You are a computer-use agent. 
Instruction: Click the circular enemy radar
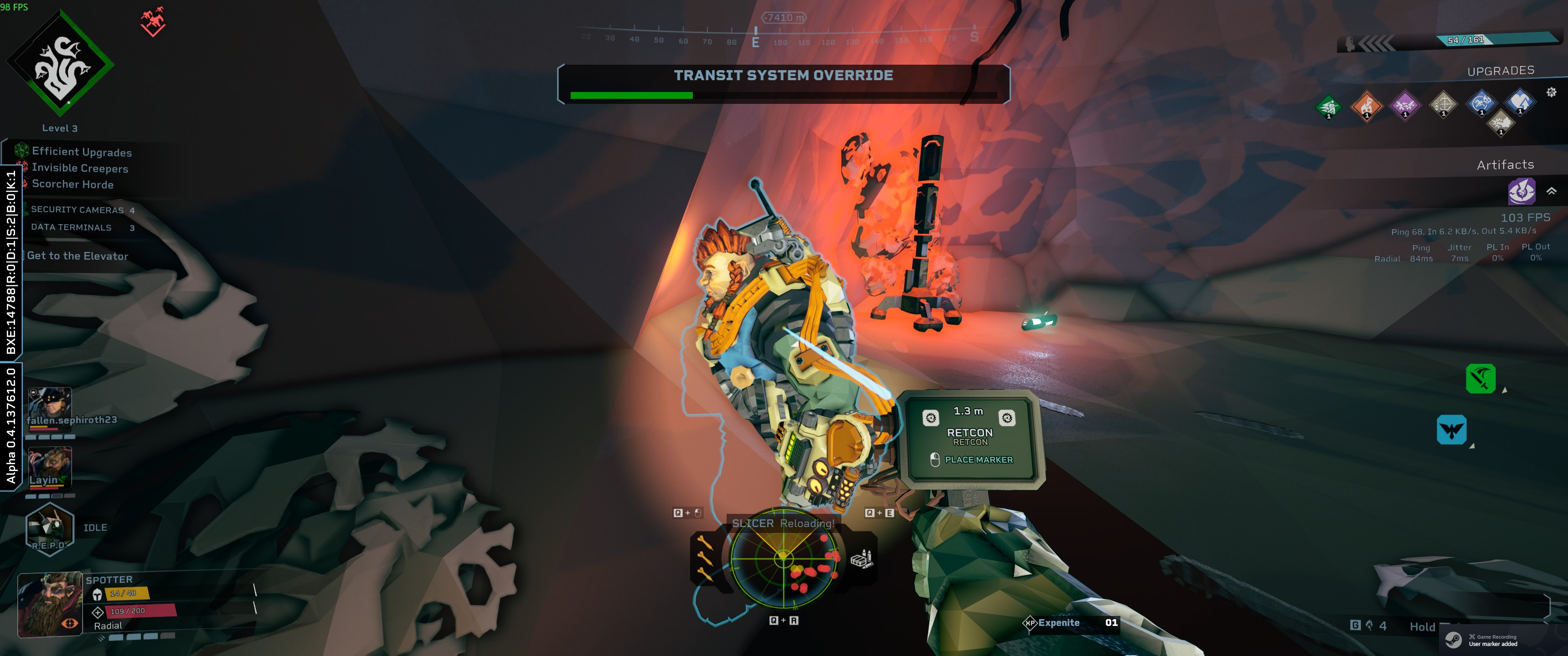pos(784,558)
